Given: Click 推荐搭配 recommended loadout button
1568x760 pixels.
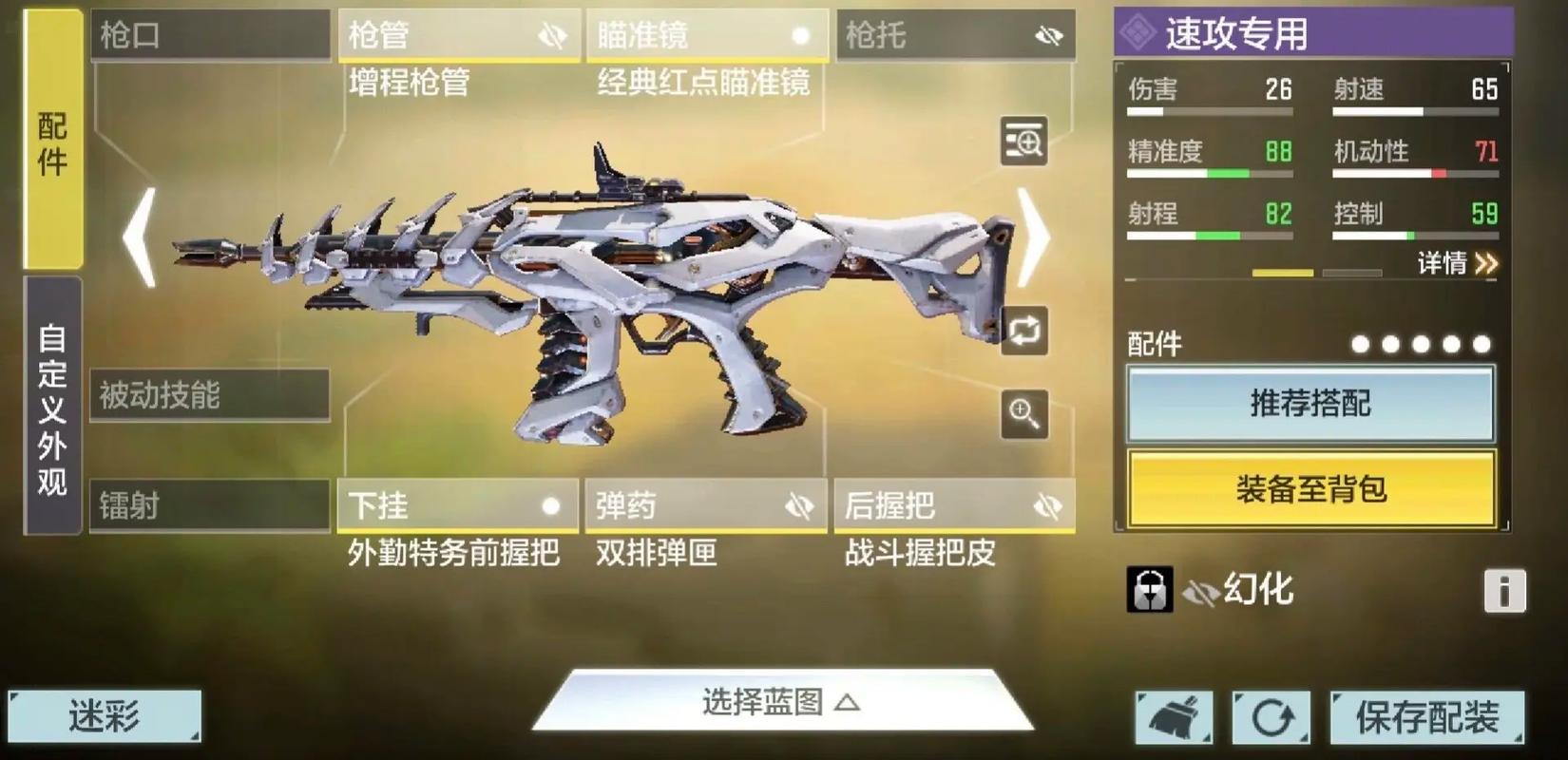Looking at the screenshot, I should (1310, 404).
